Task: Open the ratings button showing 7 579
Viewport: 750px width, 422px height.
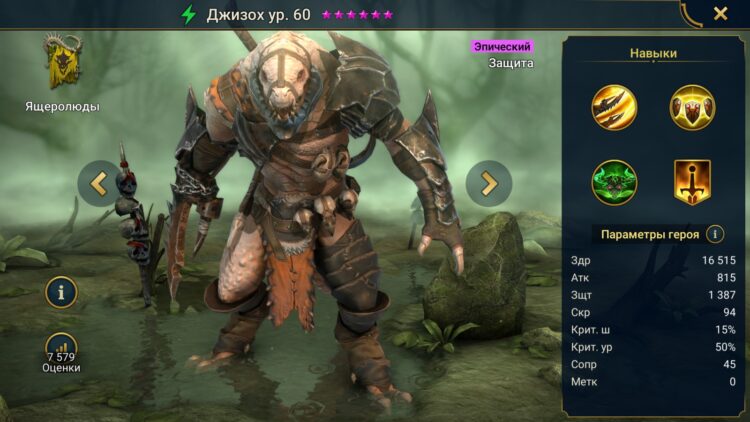Action: 62,350
